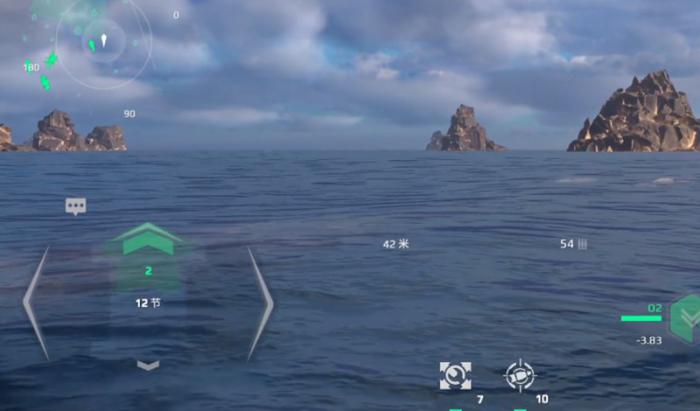This screenshot has width=700, height=411.
Task: Open the quick chat speech bubble
Action: pos(76,206)
